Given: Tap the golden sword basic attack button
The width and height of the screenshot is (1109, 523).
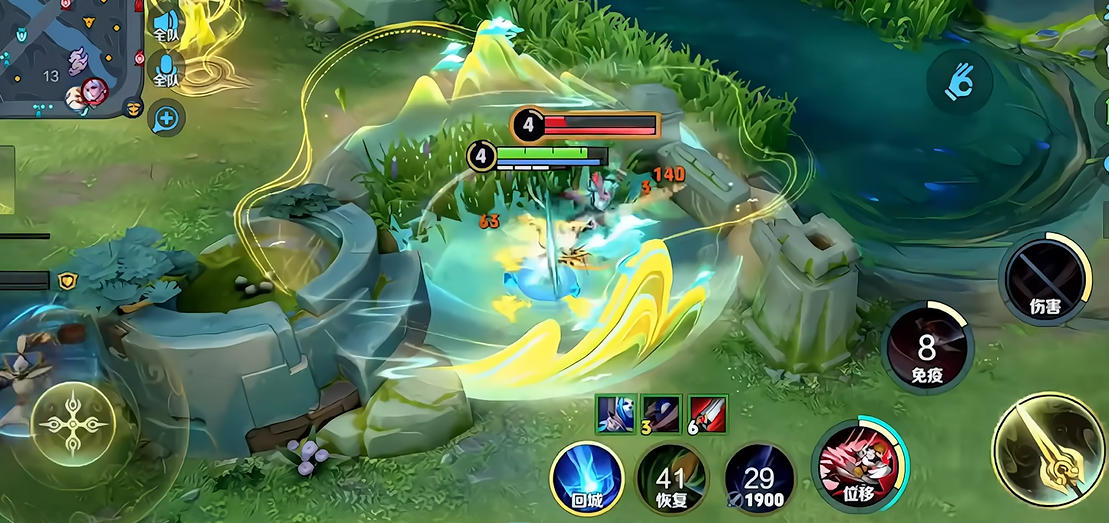Looking at the screenshot, I should [x=1049, y=448].
